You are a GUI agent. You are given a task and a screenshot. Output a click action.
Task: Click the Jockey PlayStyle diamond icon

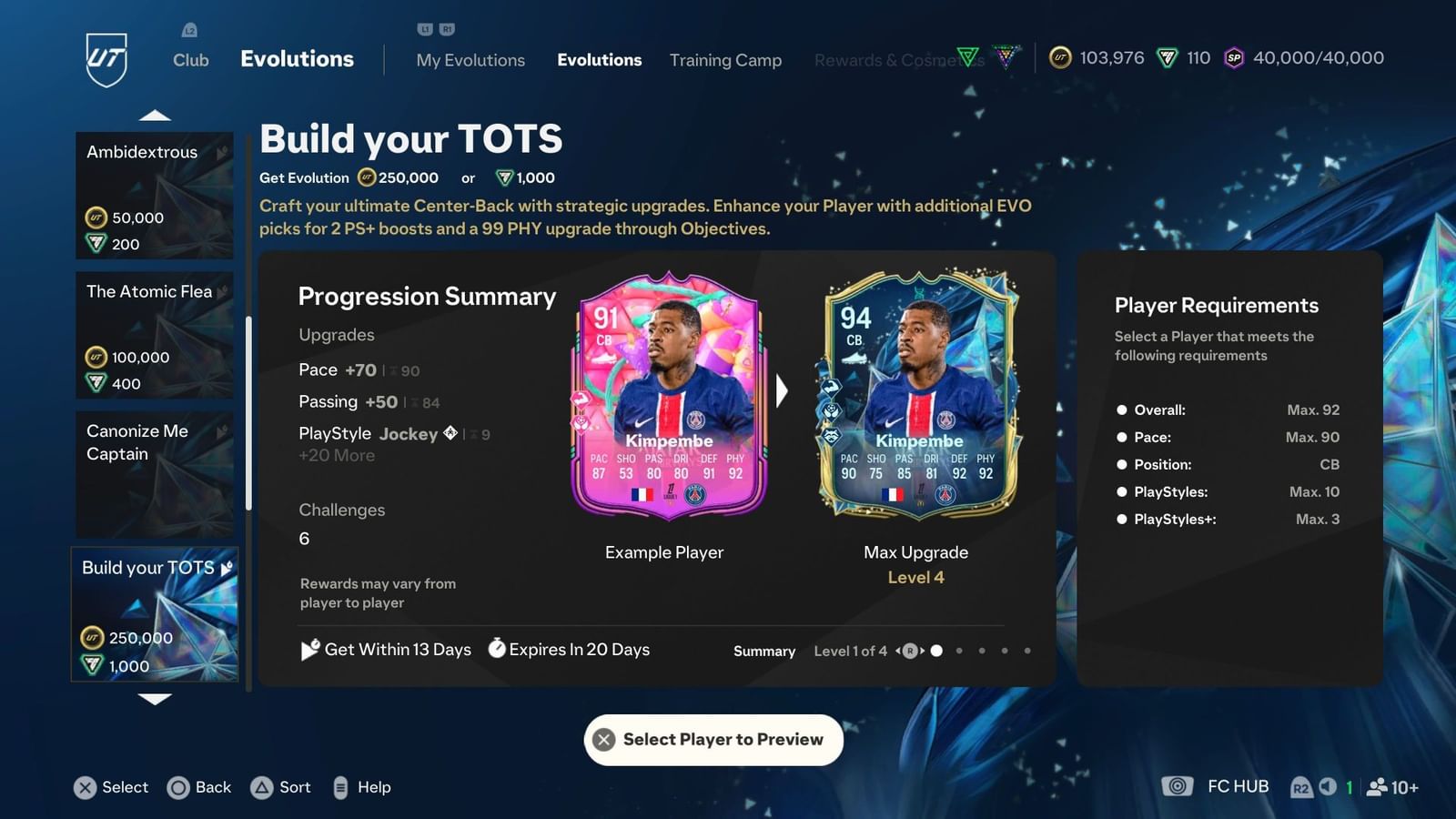[x=449, y=434]
